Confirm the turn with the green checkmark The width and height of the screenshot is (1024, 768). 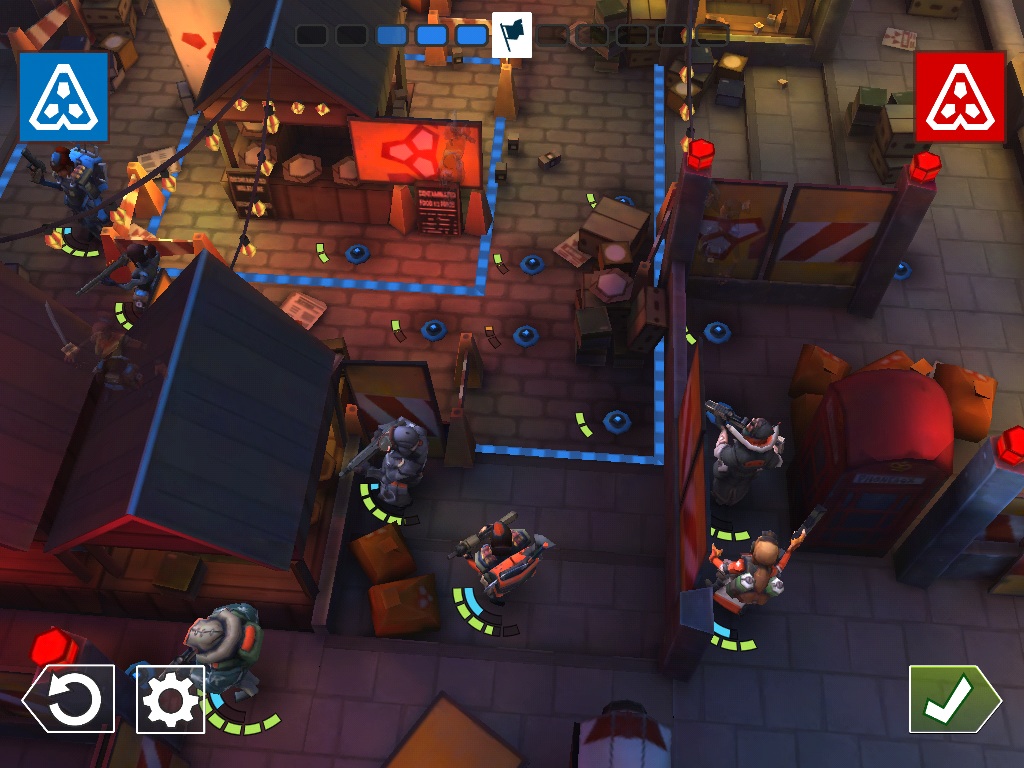click(950, 700)
